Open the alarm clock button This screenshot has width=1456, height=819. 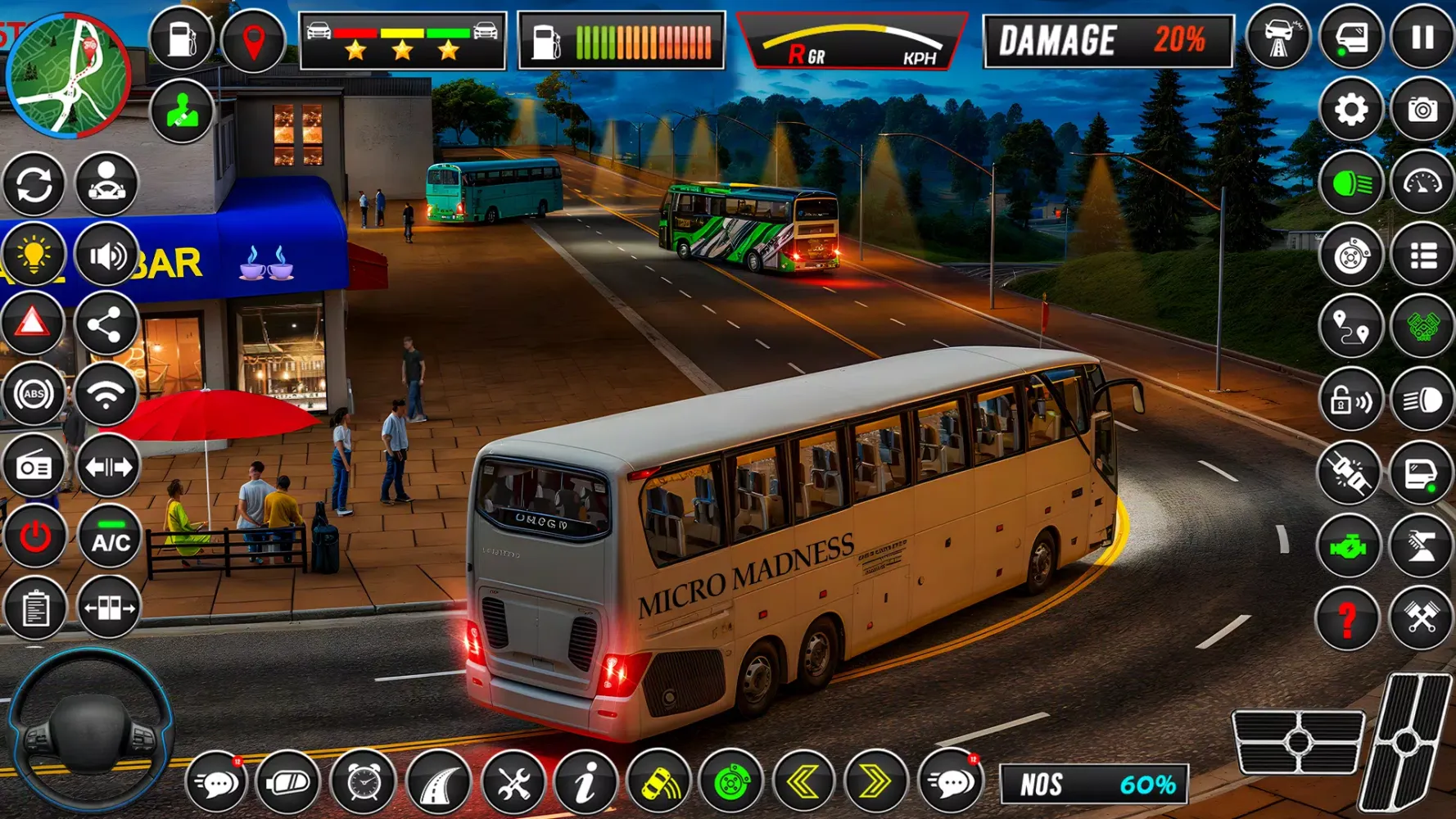click(363, 784)
